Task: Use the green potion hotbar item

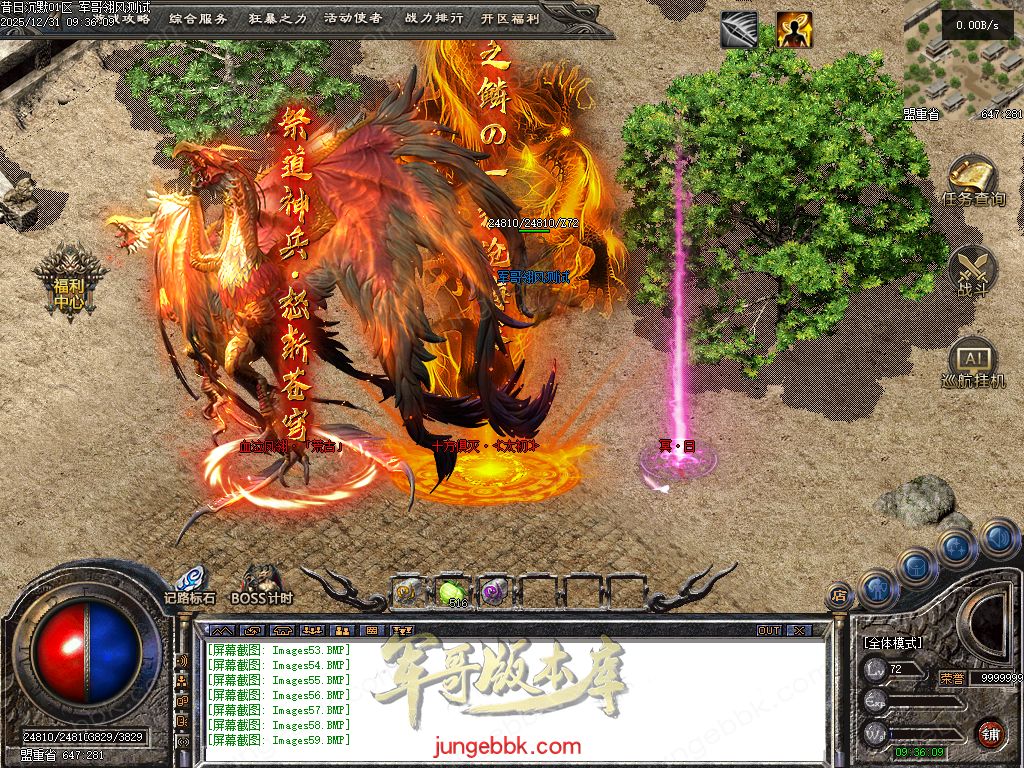Action: [452, 592]
